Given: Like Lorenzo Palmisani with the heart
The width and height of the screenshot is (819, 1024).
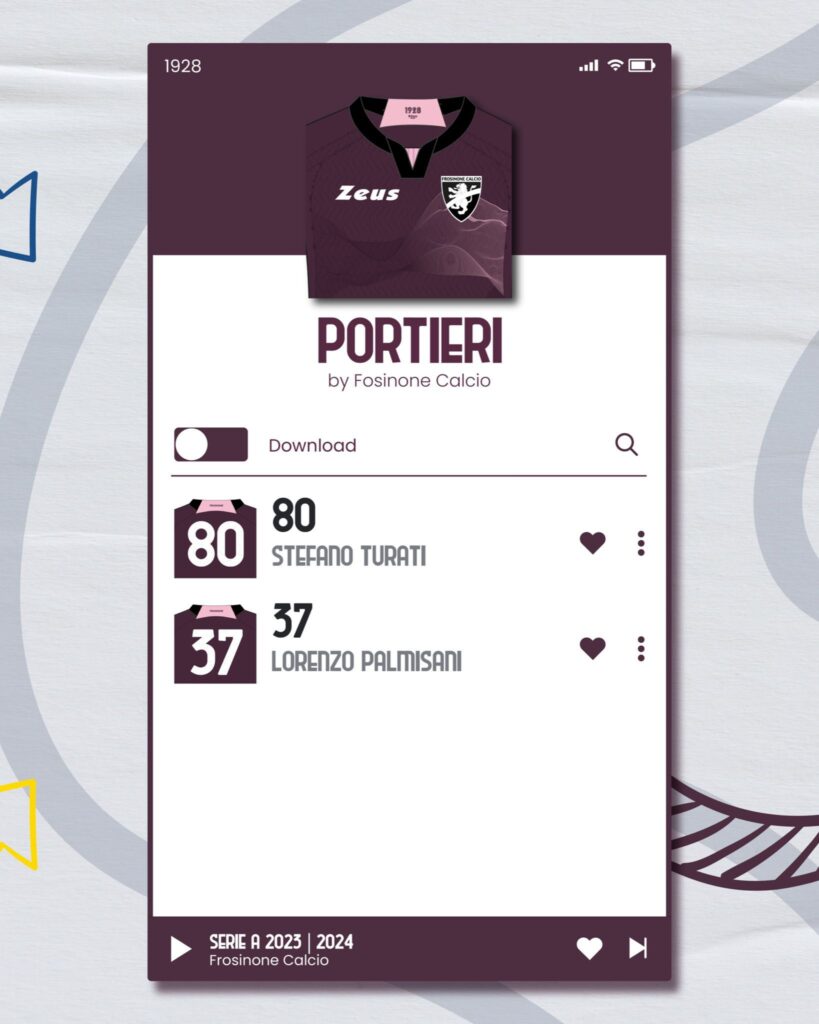Looking at the screenshot, I should (x=593, y=648).
